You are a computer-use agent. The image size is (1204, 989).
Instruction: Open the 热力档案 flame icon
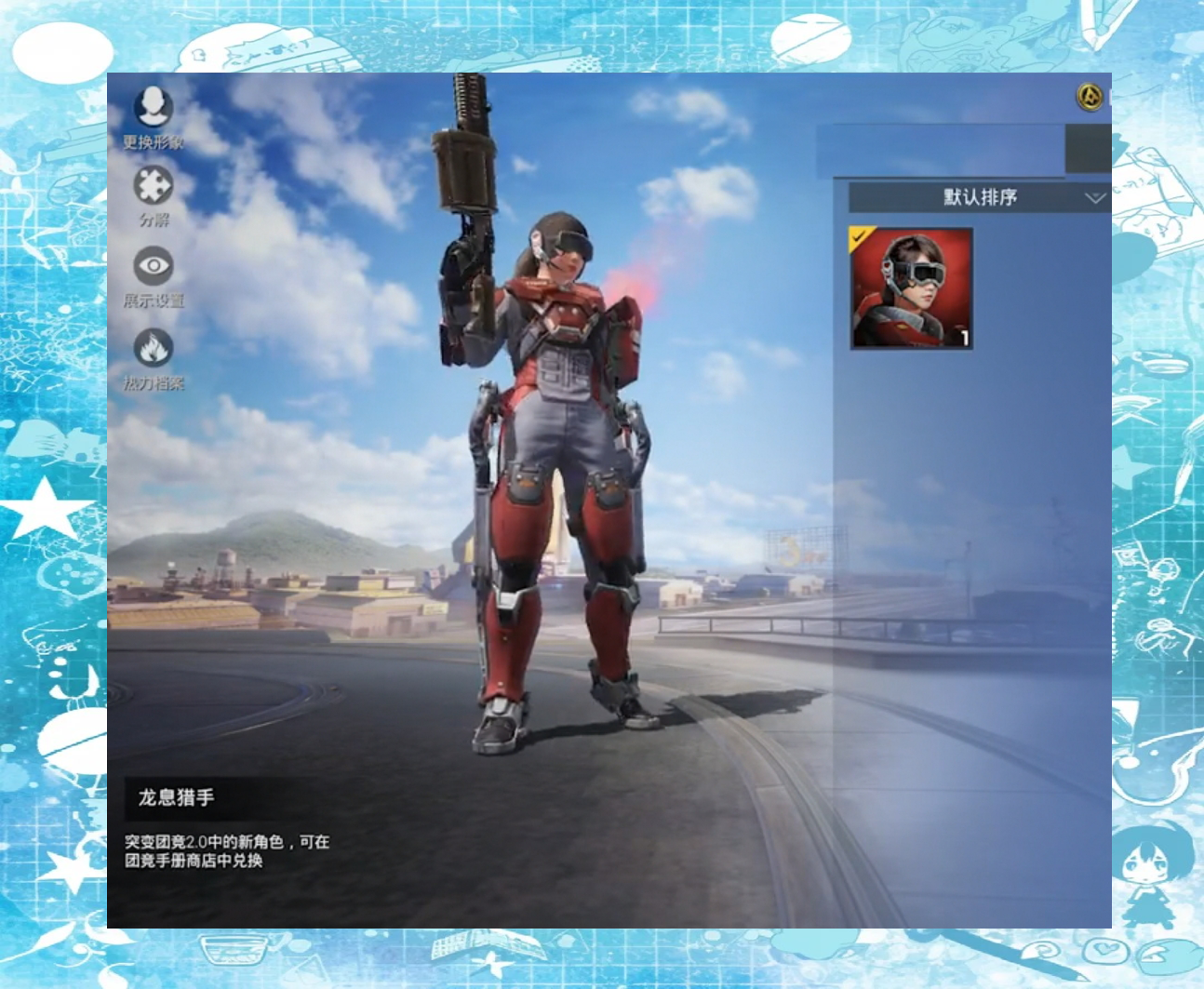(x=154, y=349)
